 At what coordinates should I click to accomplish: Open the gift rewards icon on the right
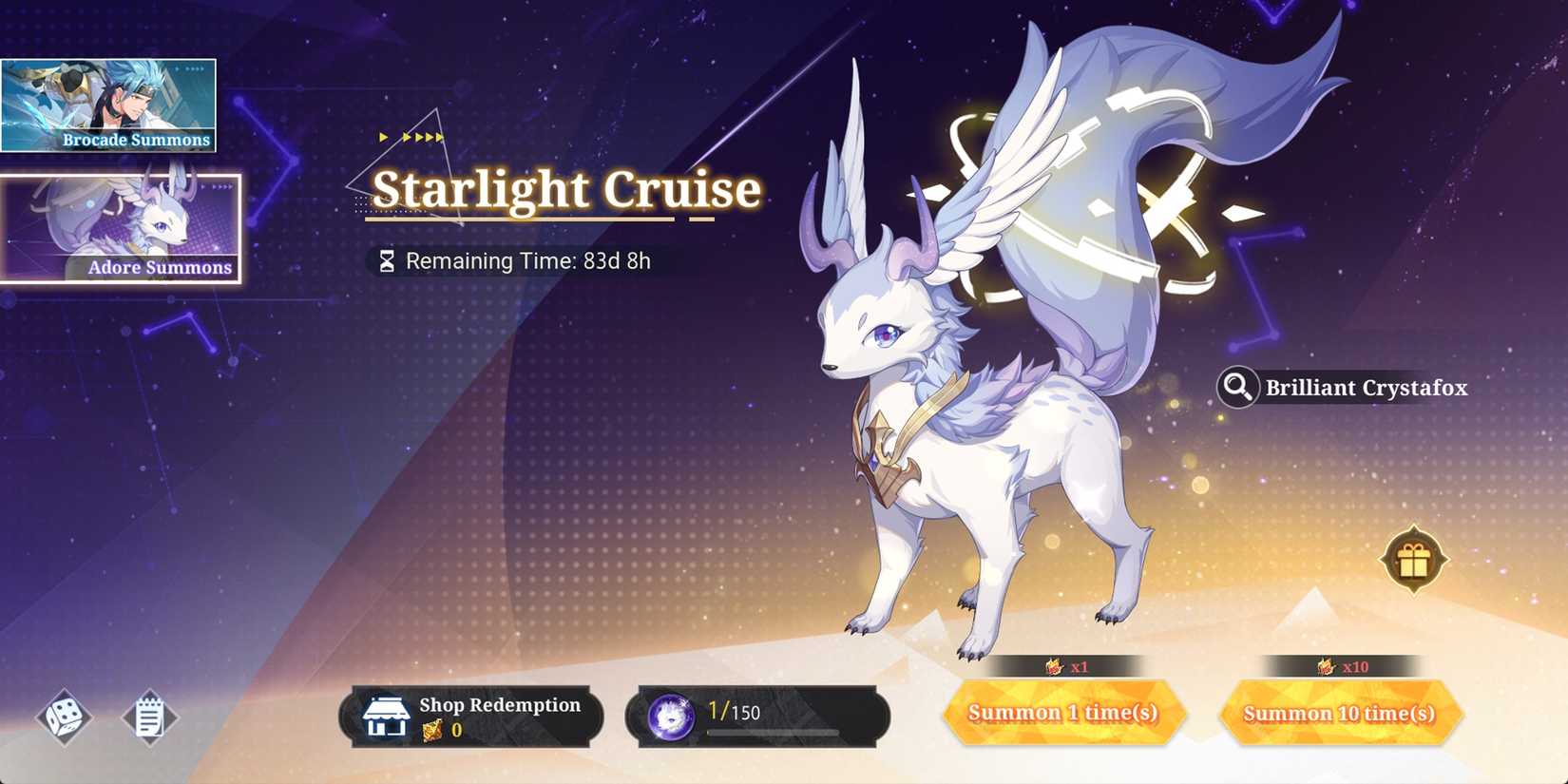pyautogui.click(x=1413, y=559)
